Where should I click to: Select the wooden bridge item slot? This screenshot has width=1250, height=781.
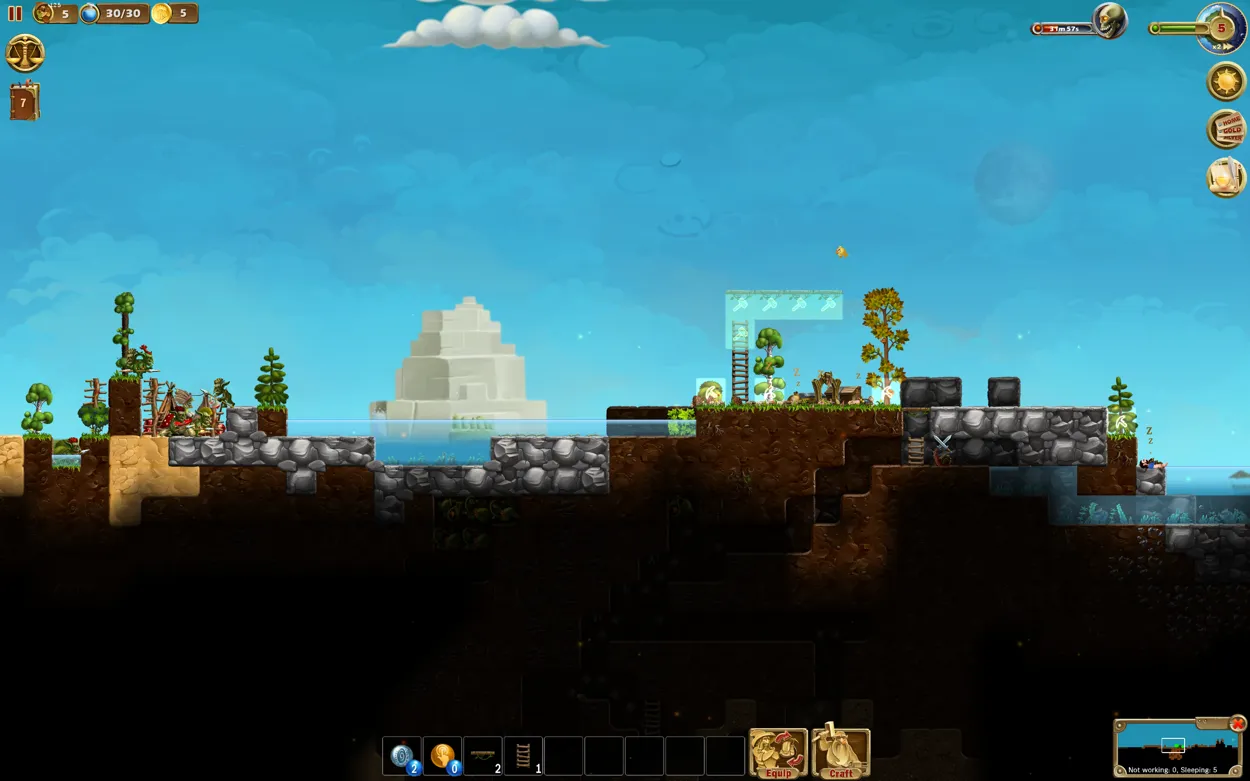(483, 756)
